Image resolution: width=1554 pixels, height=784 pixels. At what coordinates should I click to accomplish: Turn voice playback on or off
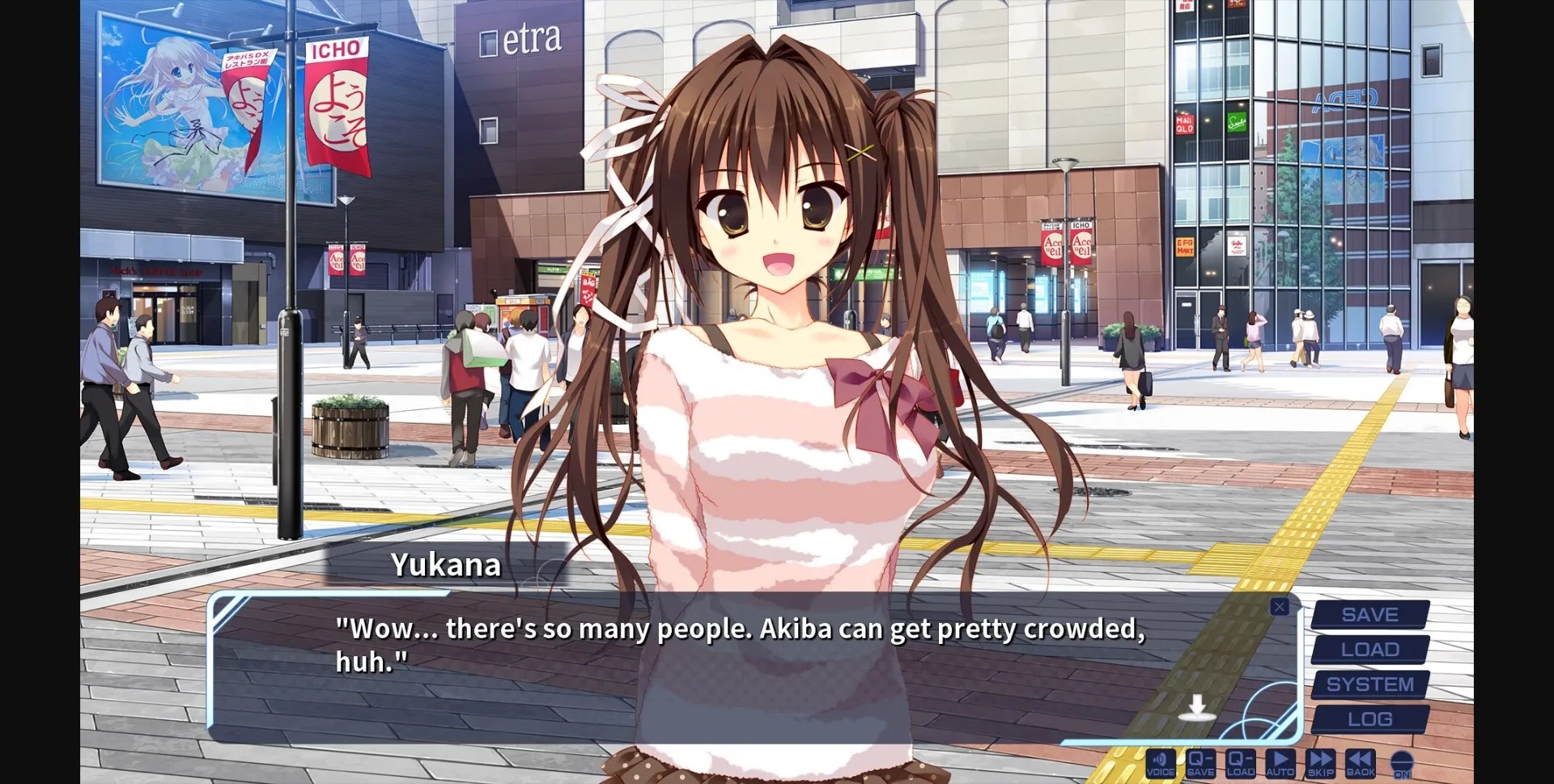[1160, 763]
